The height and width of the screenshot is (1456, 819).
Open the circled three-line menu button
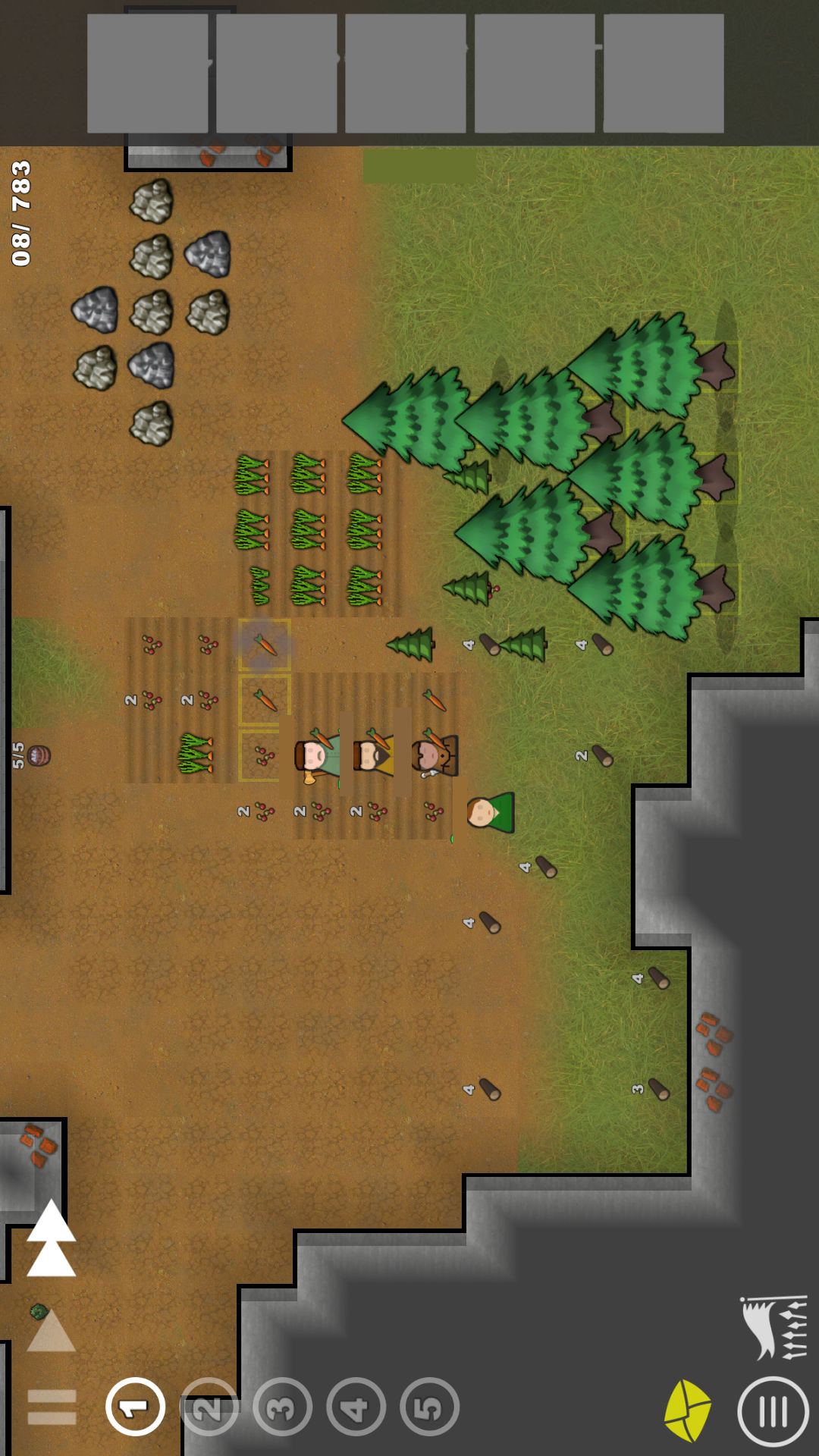[773, 1412]
